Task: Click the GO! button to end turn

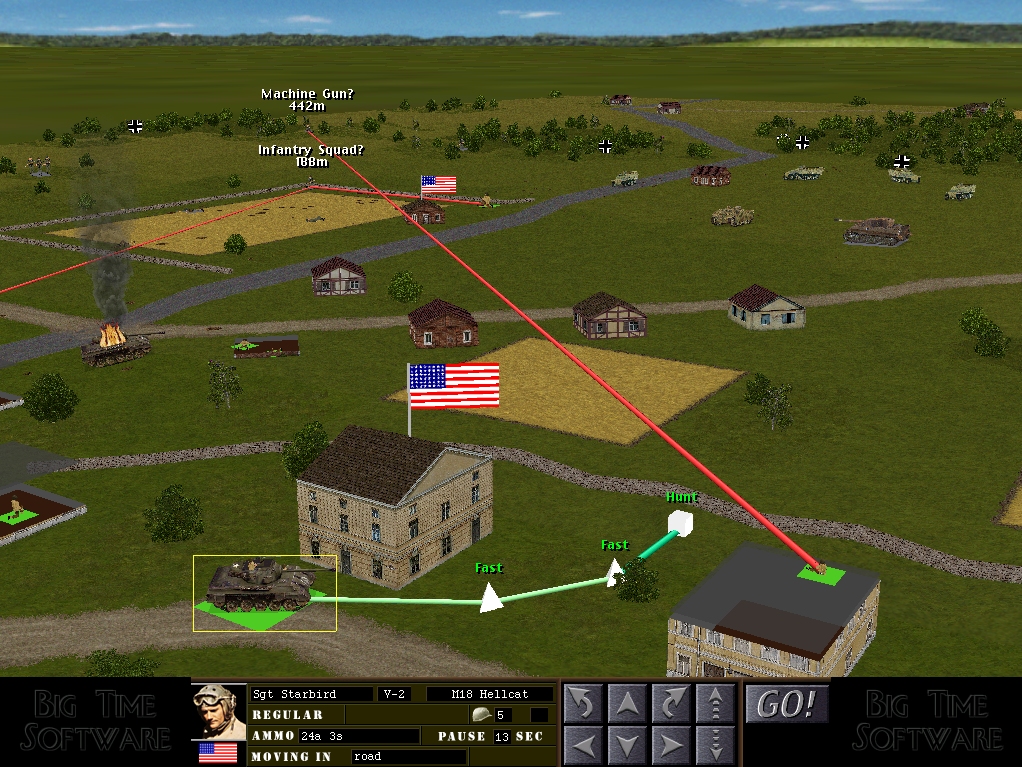Action: point(786,704)
